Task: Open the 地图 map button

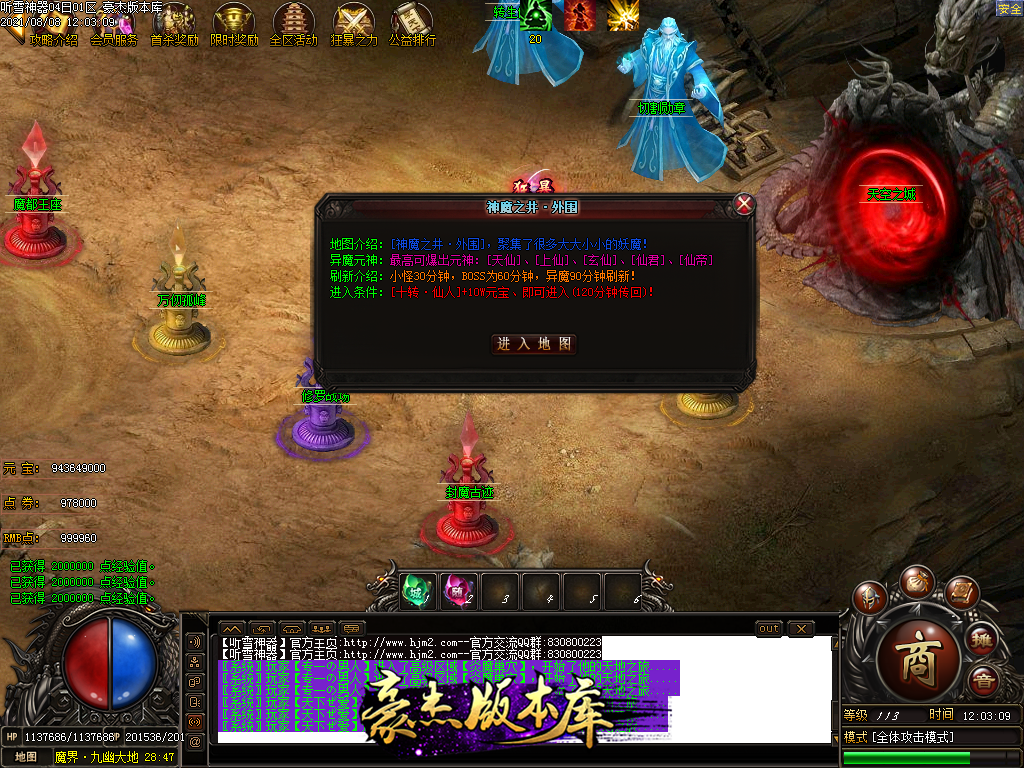Action: pyautogui.click(x=25, y=757)
